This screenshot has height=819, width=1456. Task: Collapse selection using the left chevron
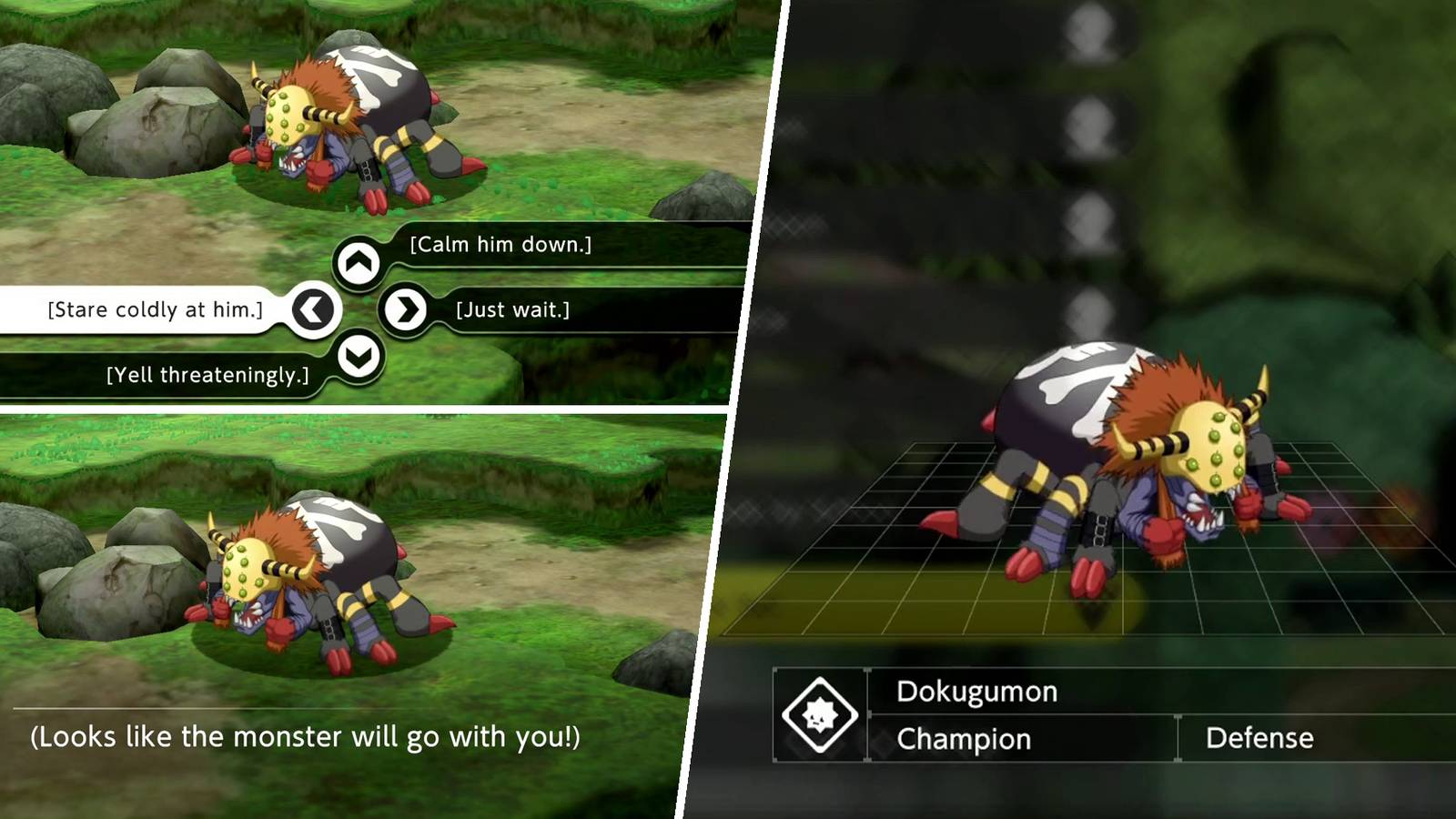313,308
